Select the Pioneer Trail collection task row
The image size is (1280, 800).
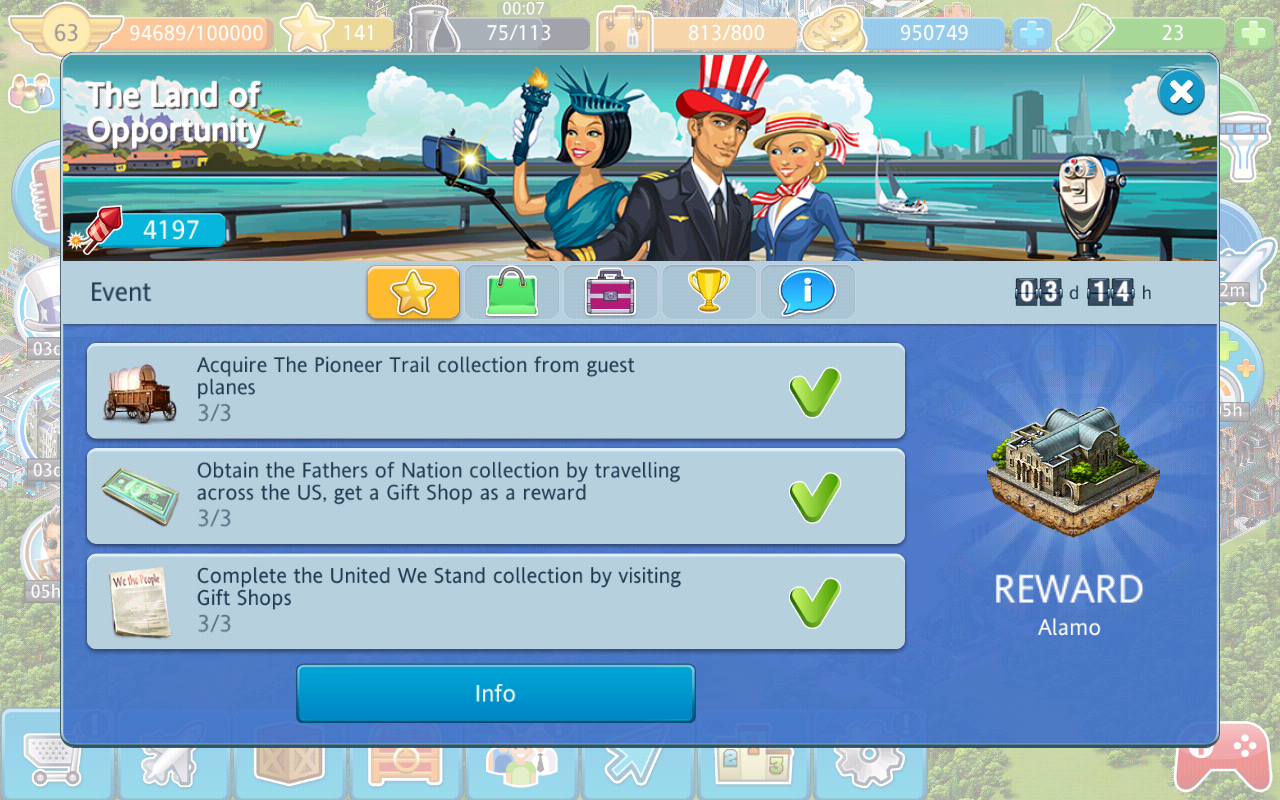(495, 391)
